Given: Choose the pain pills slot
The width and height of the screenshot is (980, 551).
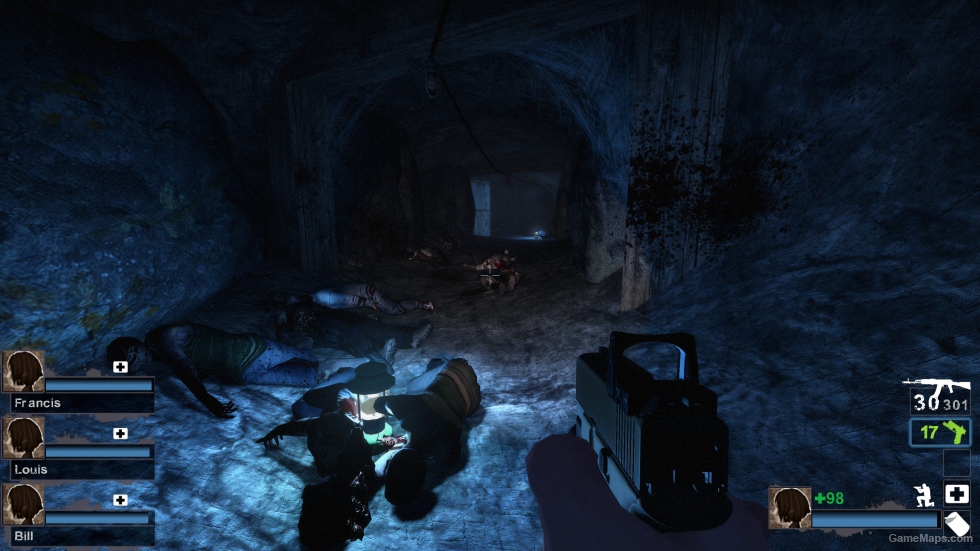Looking at the screenshot, I should [x=957, y=523].
